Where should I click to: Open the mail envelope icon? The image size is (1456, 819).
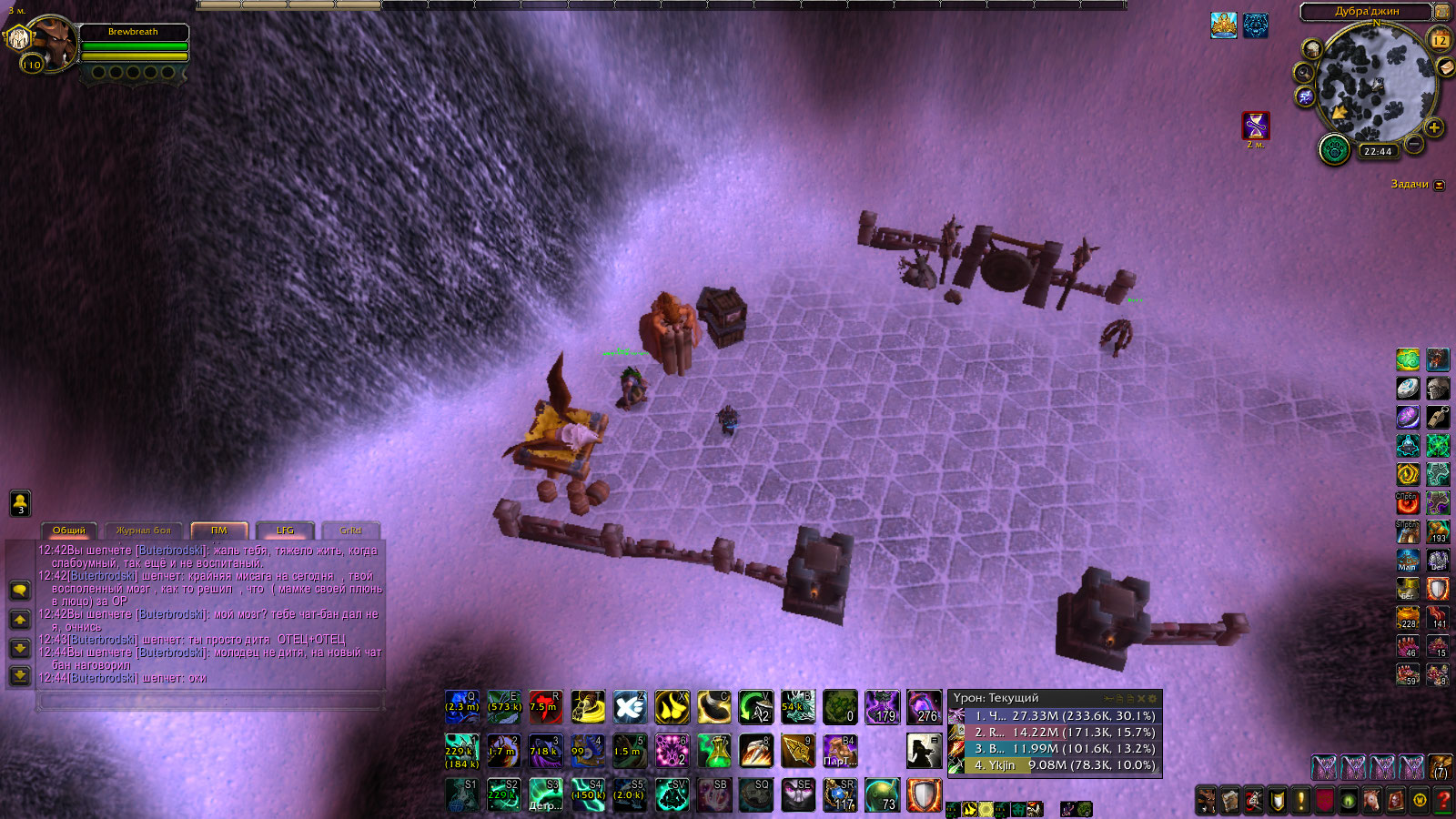click(x=1444, y=67)
